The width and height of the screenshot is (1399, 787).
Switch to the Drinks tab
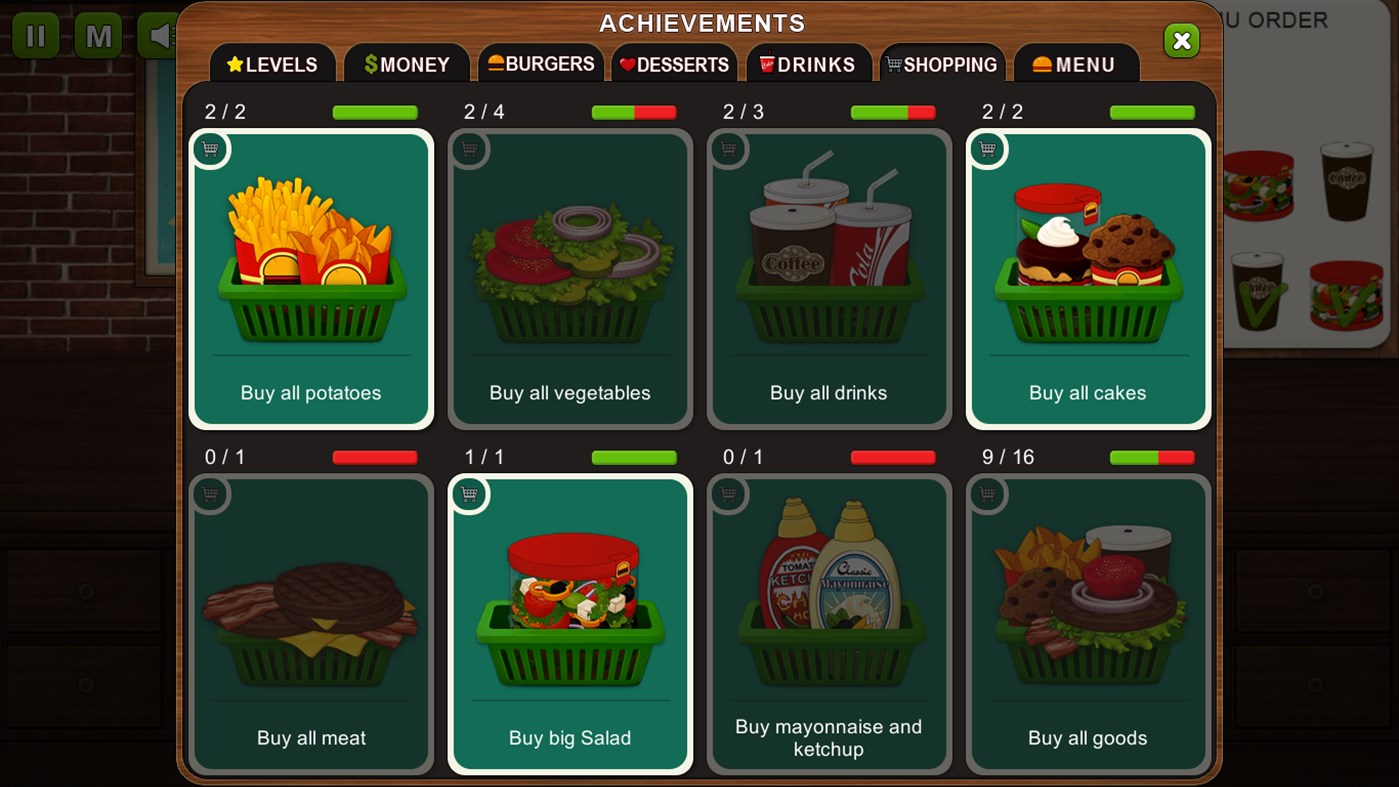[x=808, y=63]
